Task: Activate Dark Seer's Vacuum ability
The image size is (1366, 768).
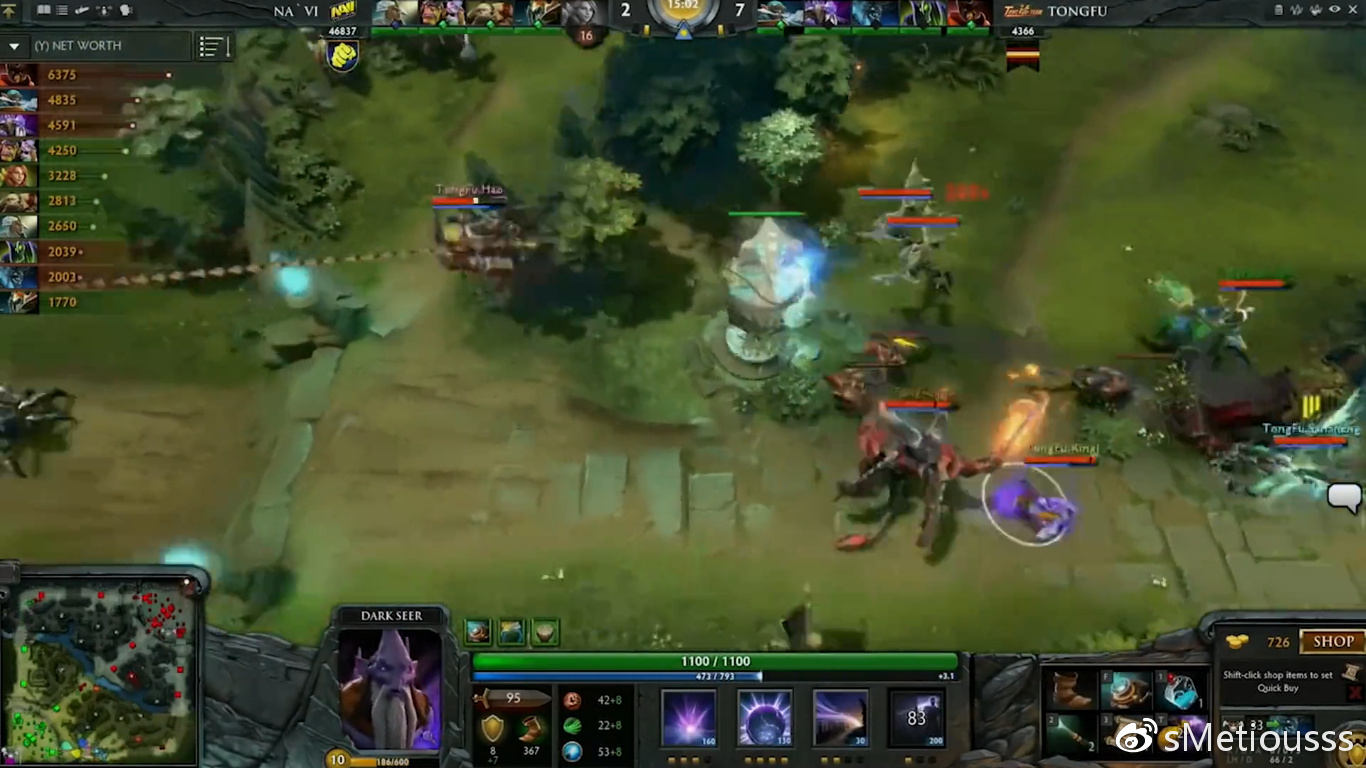Action: point(689,717)
